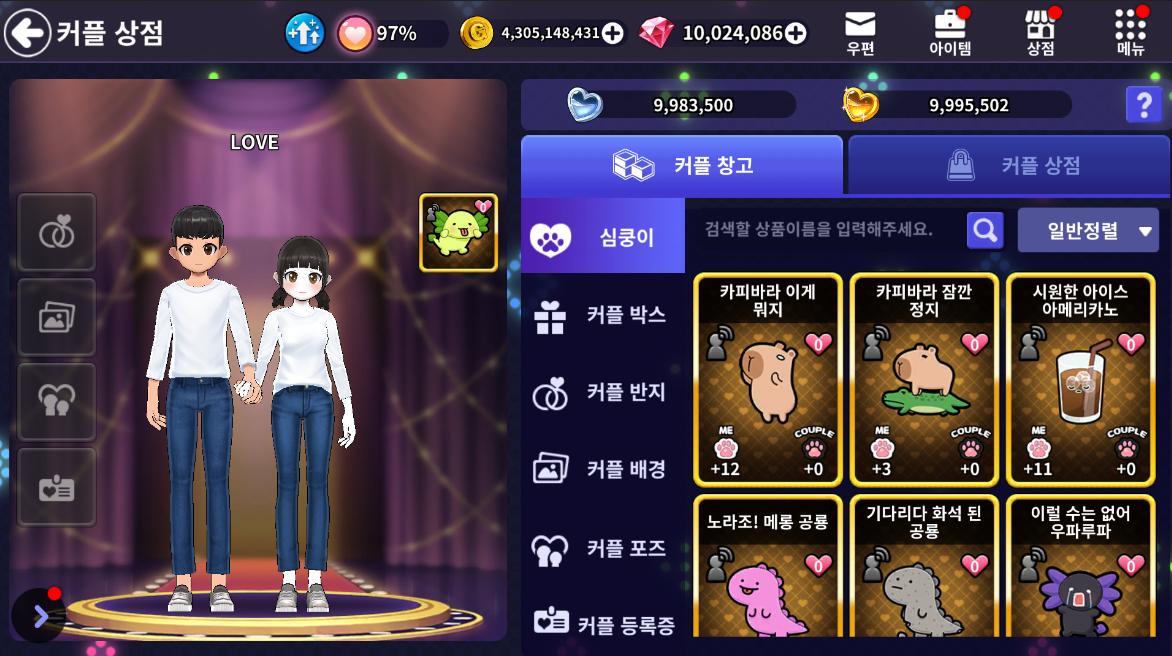
Task: Choose the 커플 박스 category
Action: coord(603,315)
